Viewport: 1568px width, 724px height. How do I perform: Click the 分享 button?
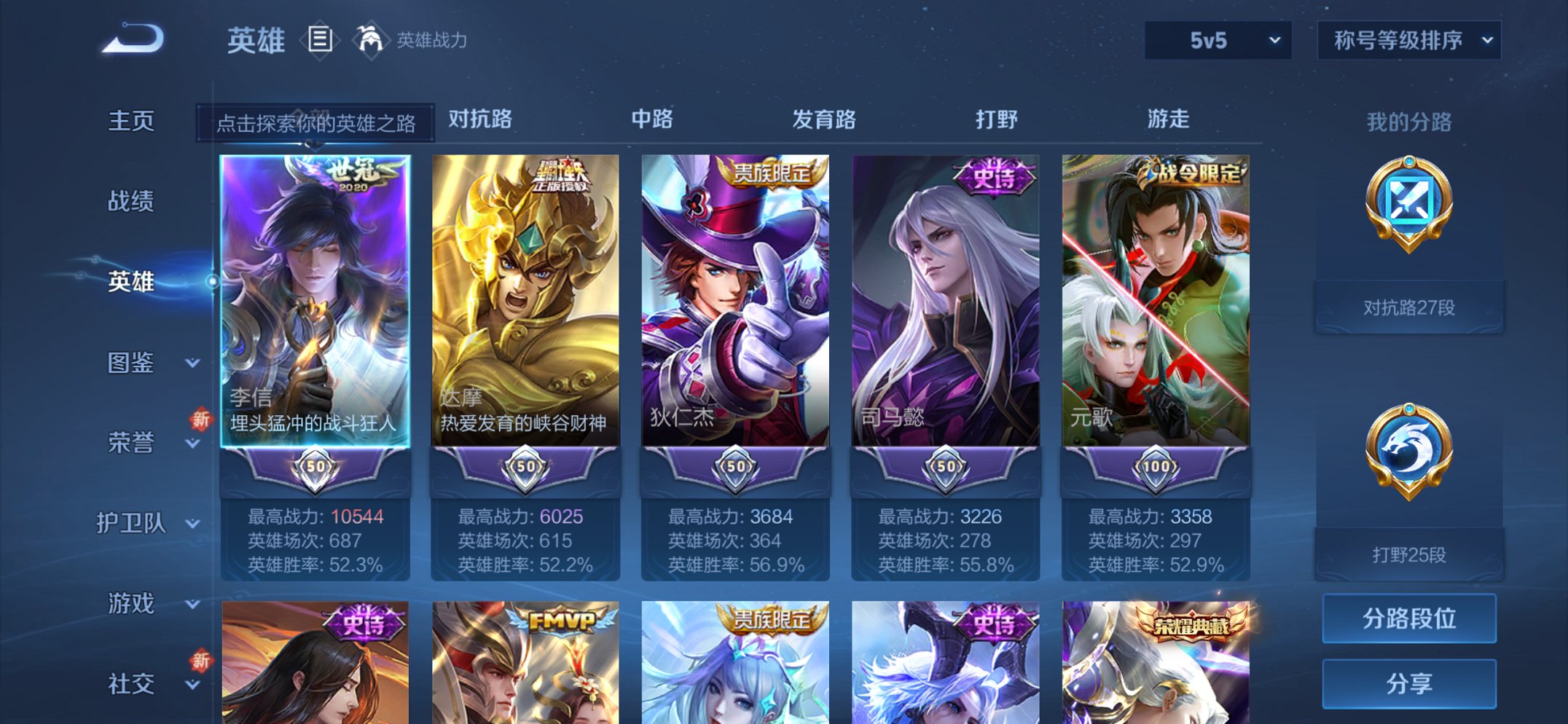(x=1410, y=683)
